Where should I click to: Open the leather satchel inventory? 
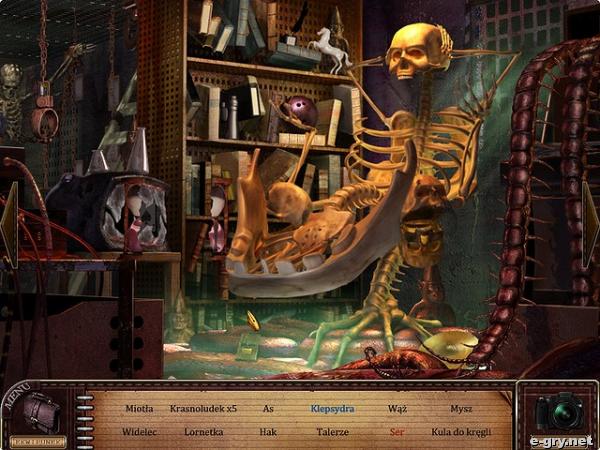(41, 412)
